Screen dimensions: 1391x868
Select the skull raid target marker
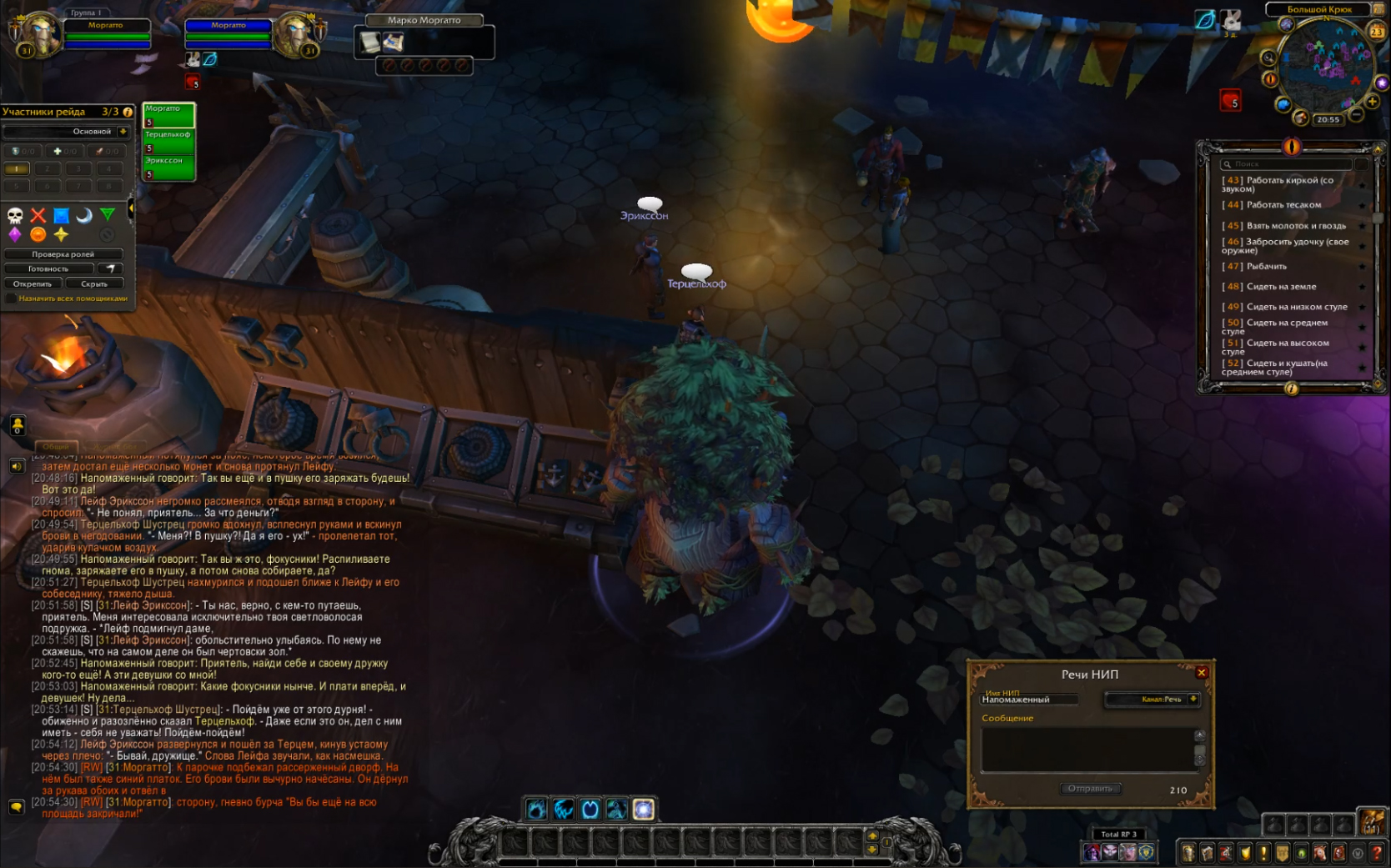15,216
